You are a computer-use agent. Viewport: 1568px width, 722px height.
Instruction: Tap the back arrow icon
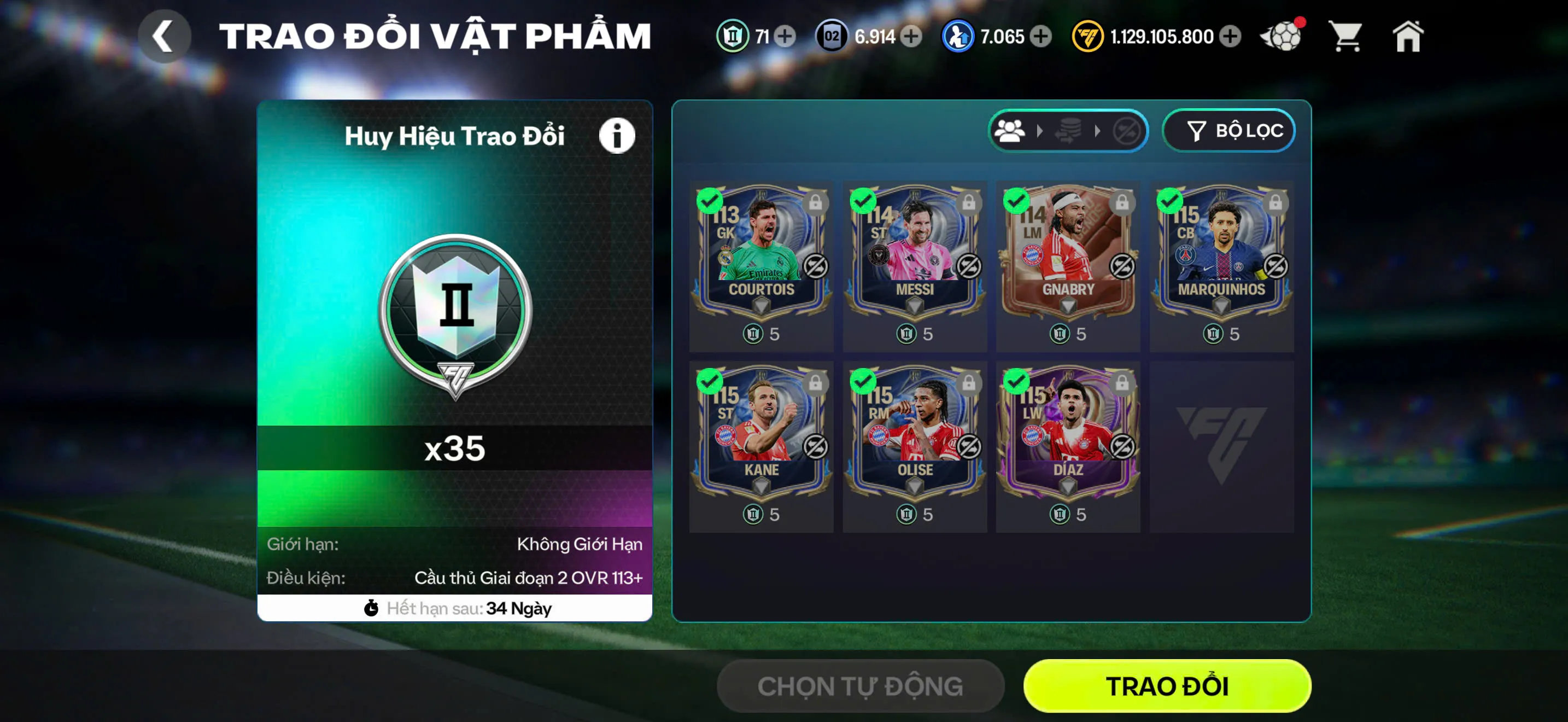[x=163, y=36]
